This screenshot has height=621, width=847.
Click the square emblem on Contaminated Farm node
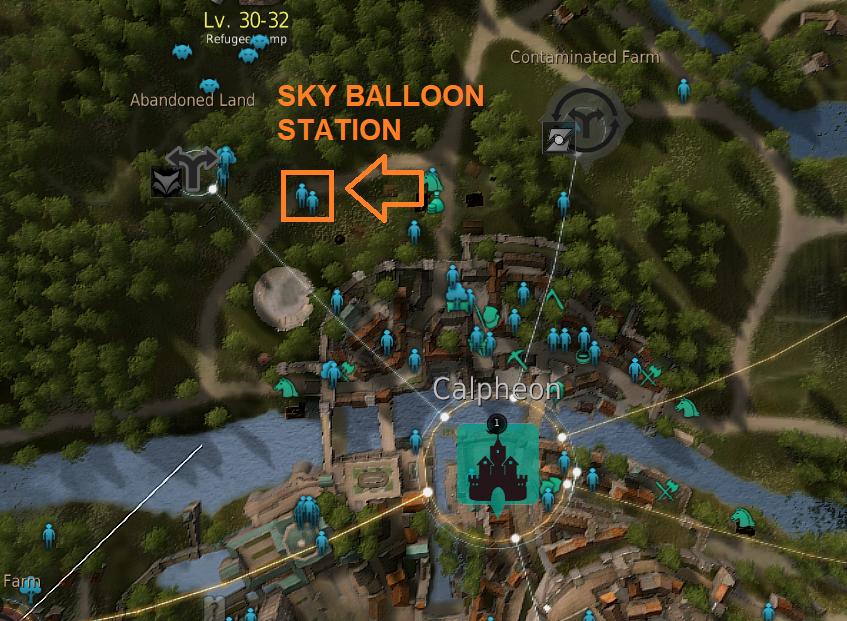558,139
